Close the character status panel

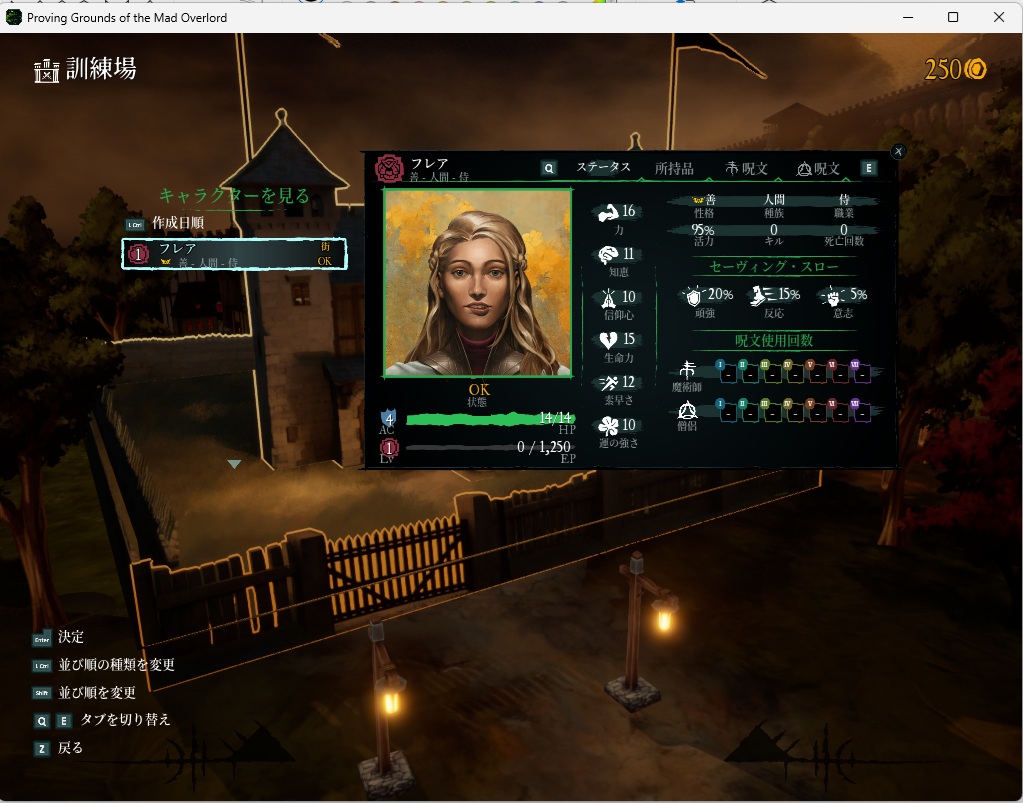(x=898, y=151)
